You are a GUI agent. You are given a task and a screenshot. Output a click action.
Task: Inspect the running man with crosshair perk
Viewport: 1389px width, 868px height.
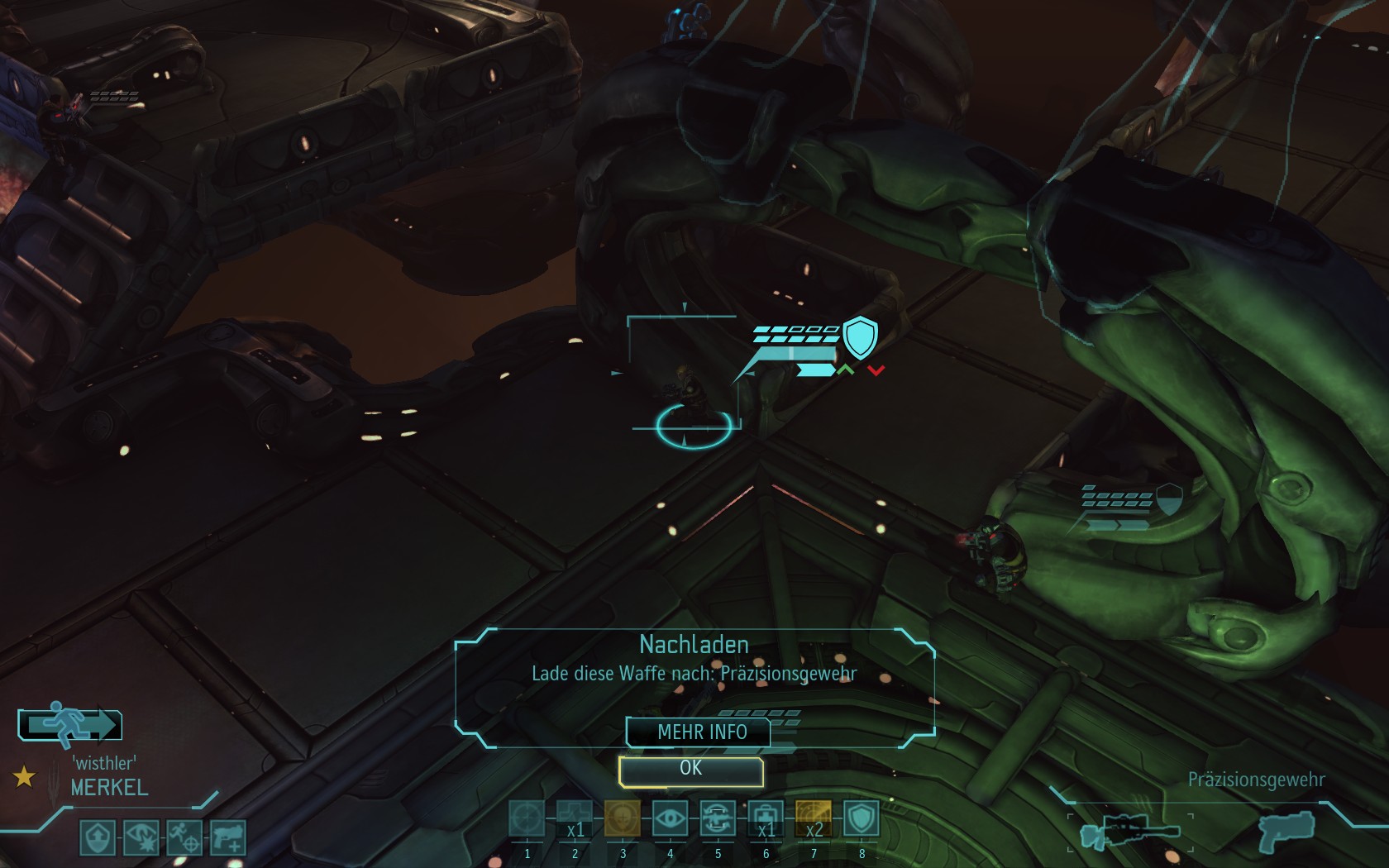pyautogui.click(x=184, y=837)
